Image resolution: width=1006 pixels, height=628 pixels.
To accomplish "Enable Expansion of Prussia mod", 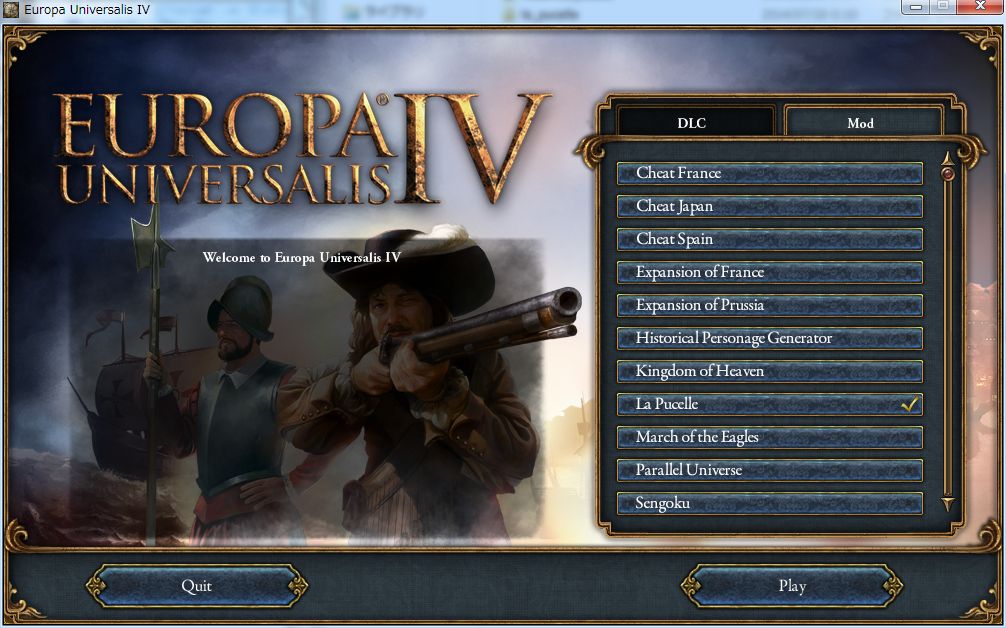I will 769,305.
